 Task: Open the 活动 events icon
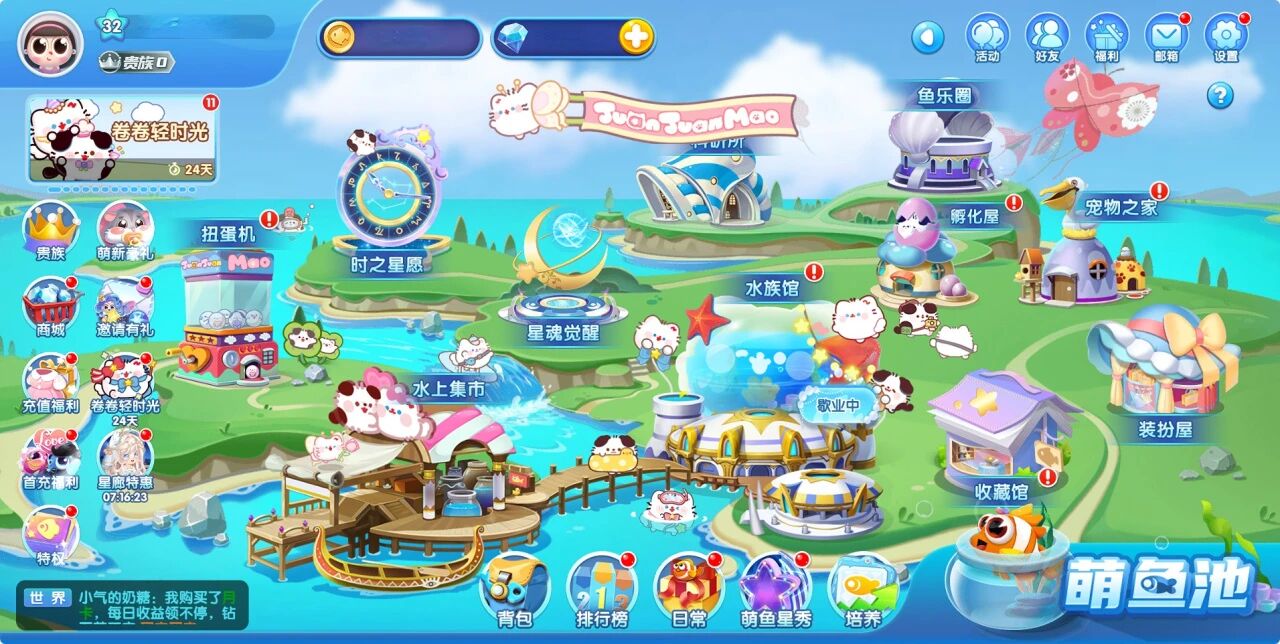coord(987,36)
